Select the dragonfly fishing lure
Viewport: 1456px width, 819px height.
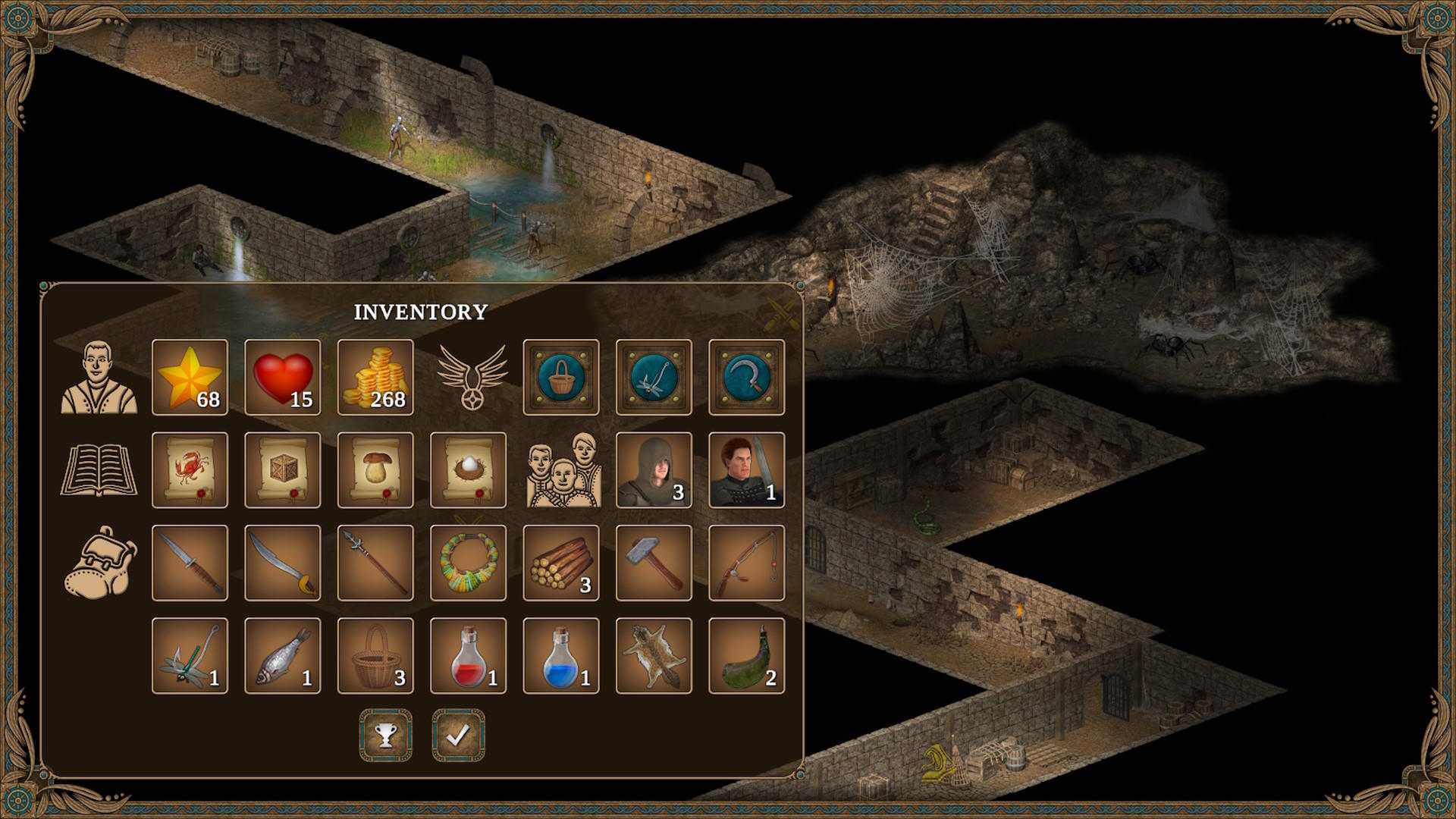(x=190, y=655)
